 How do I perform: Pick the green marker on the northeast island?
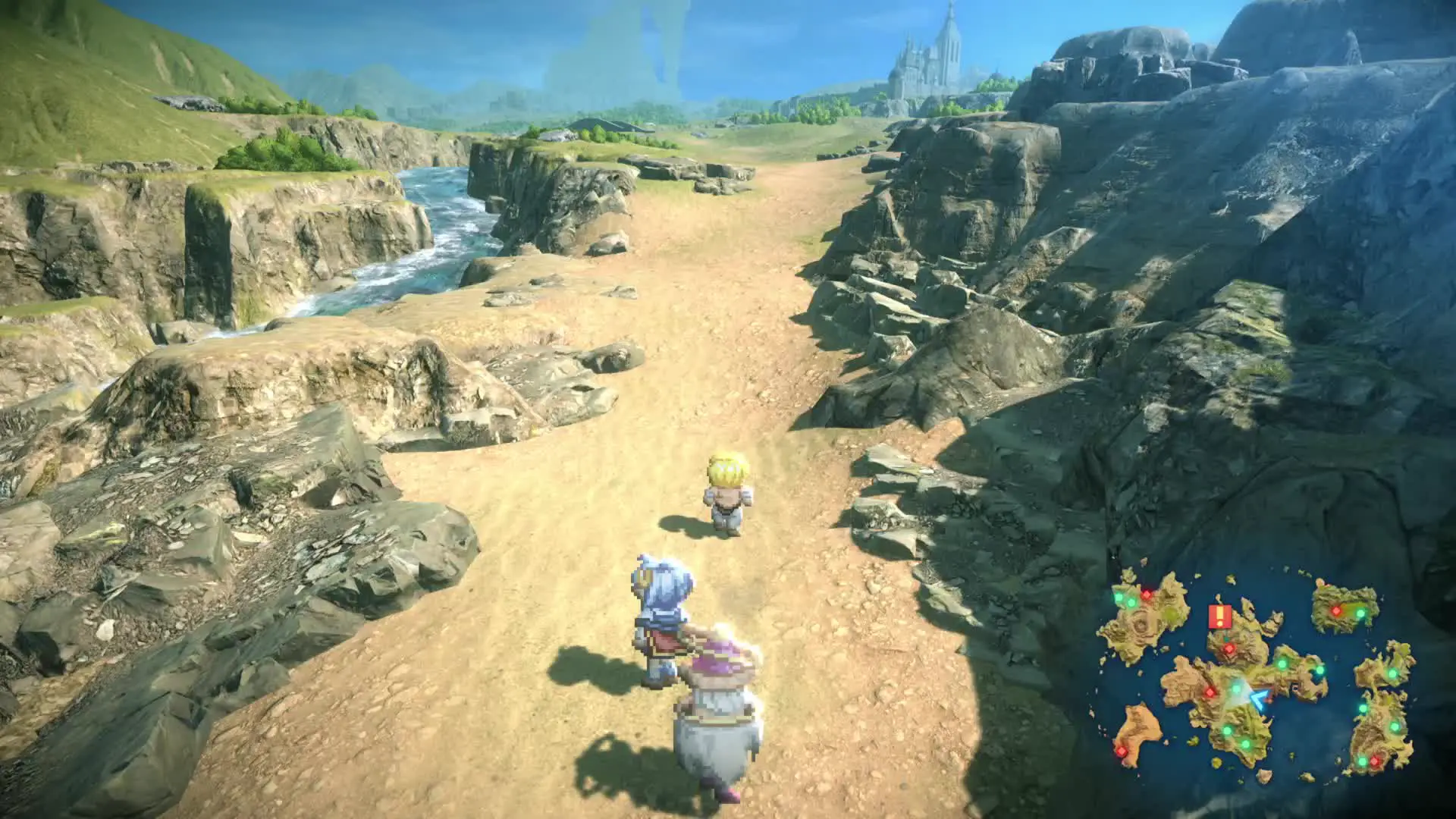(x=1359, y=613)
